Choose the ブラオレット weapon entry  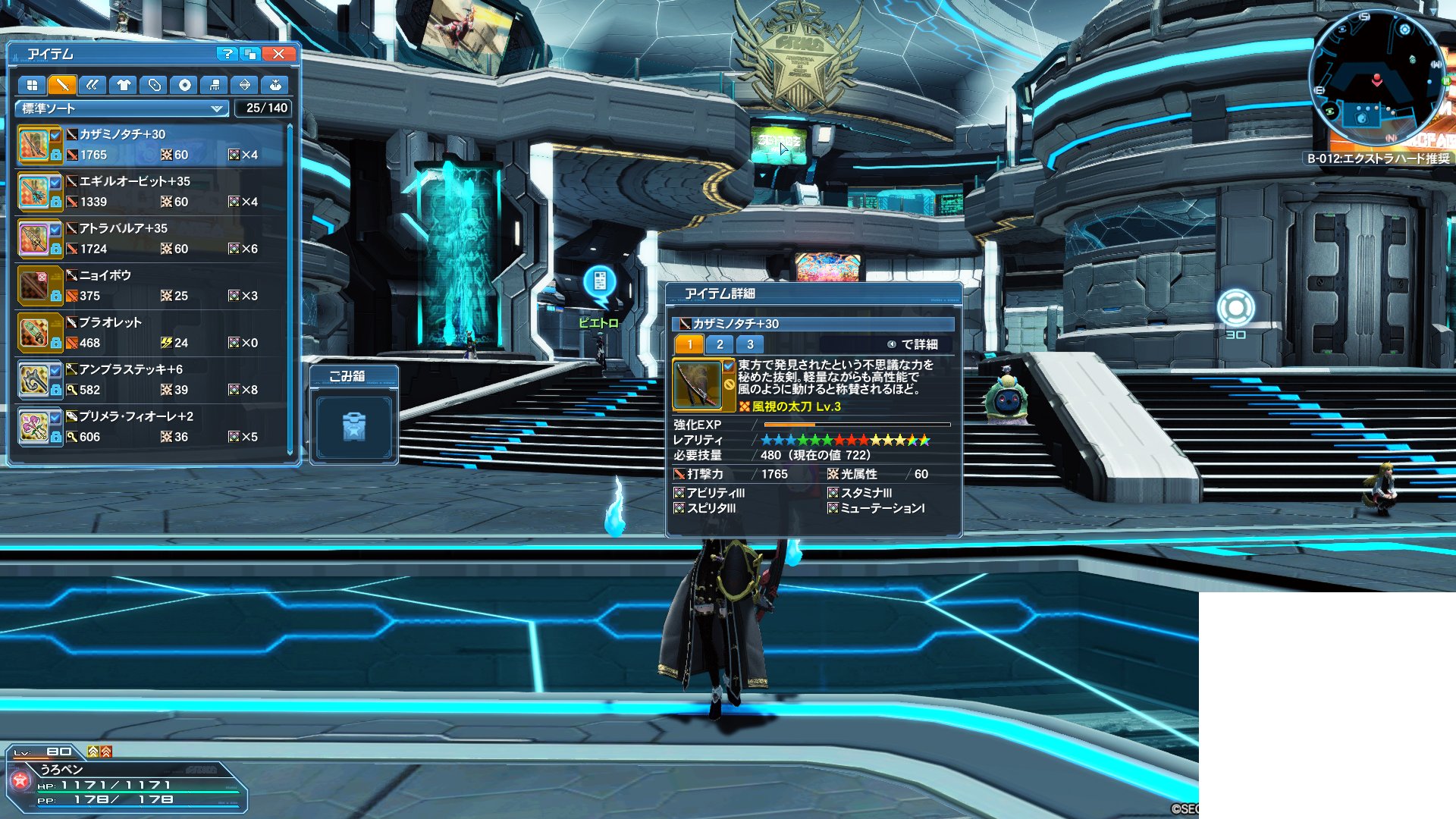coord(152,333)
